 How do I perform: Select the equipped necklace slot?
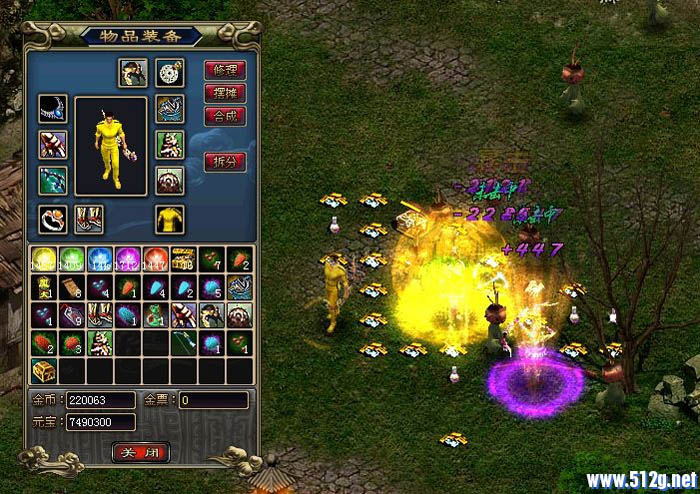tap(53, 110)
